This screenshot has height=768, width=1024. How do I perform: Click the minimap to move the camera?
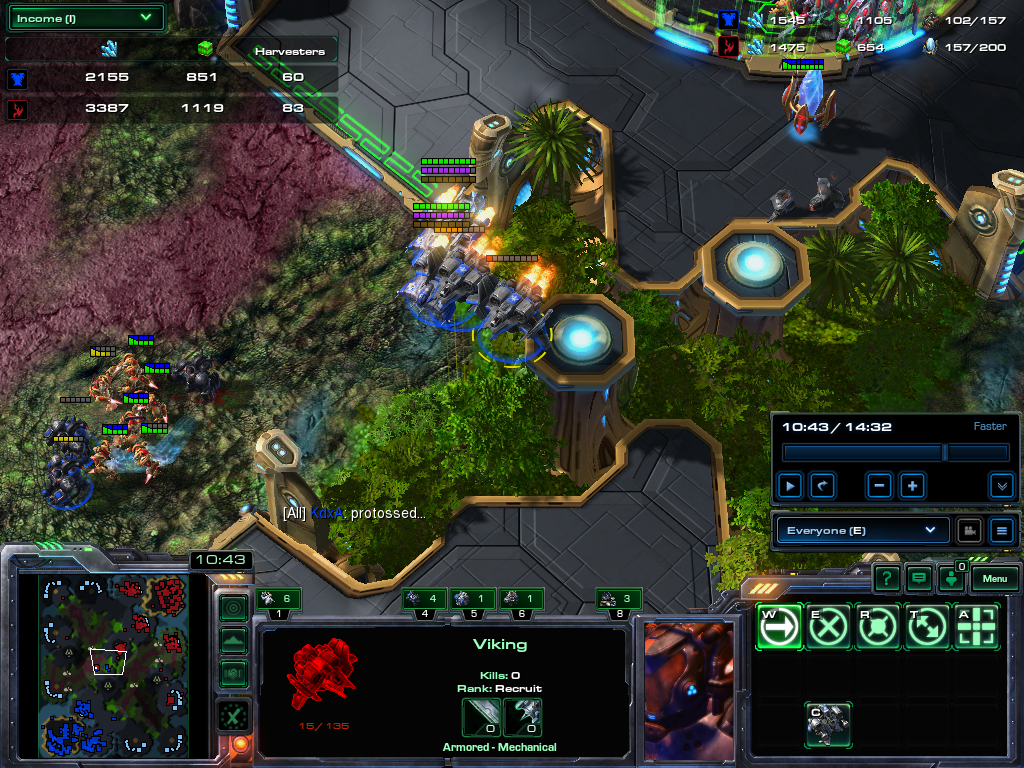113,665
